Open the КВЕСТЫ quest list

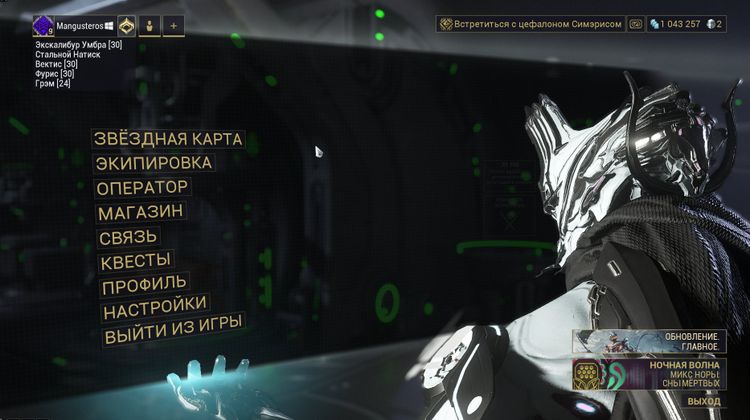(136, 262)
